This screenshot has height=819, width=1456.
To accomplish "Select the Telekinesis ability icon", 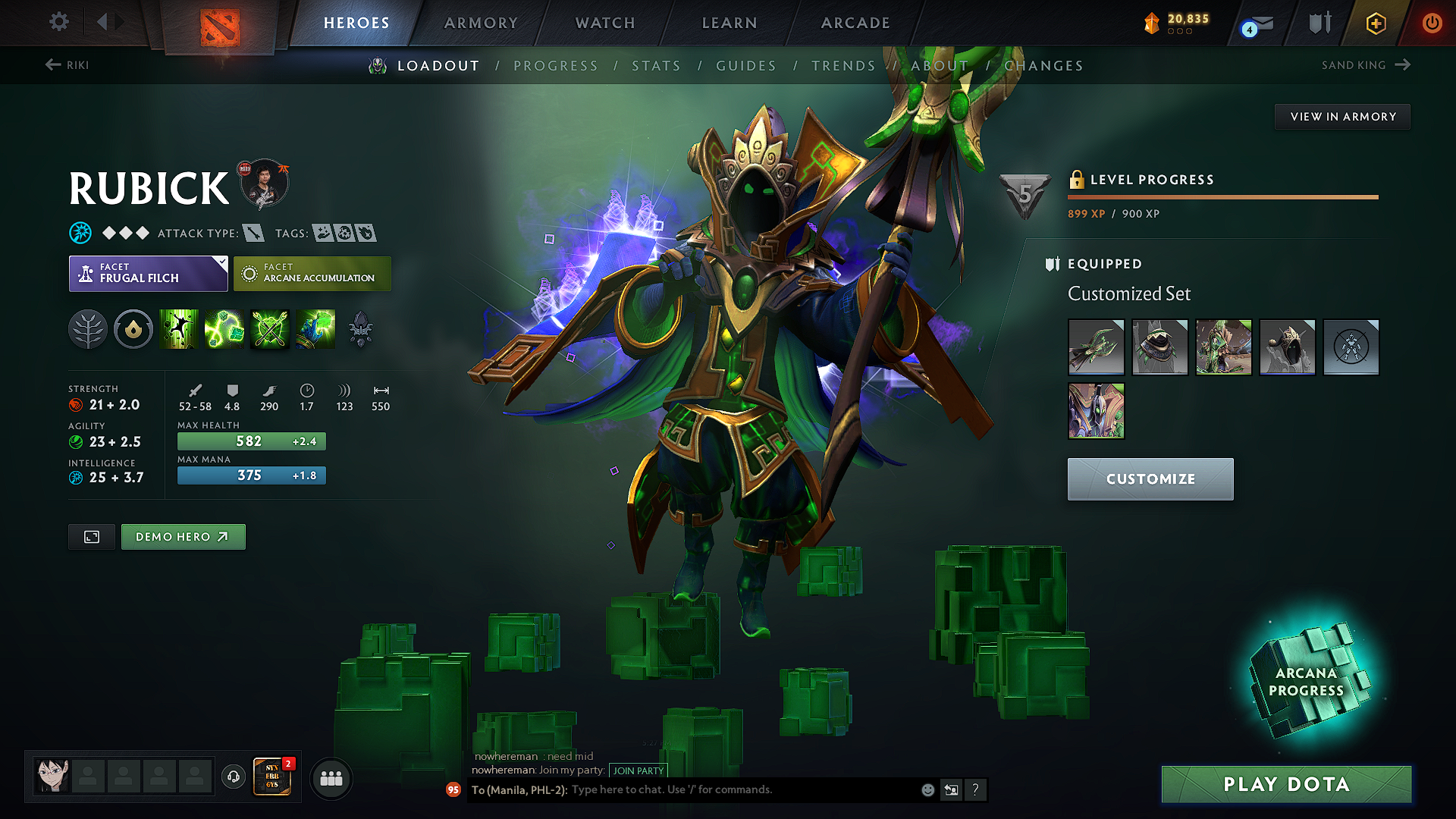I will point(179,329).
